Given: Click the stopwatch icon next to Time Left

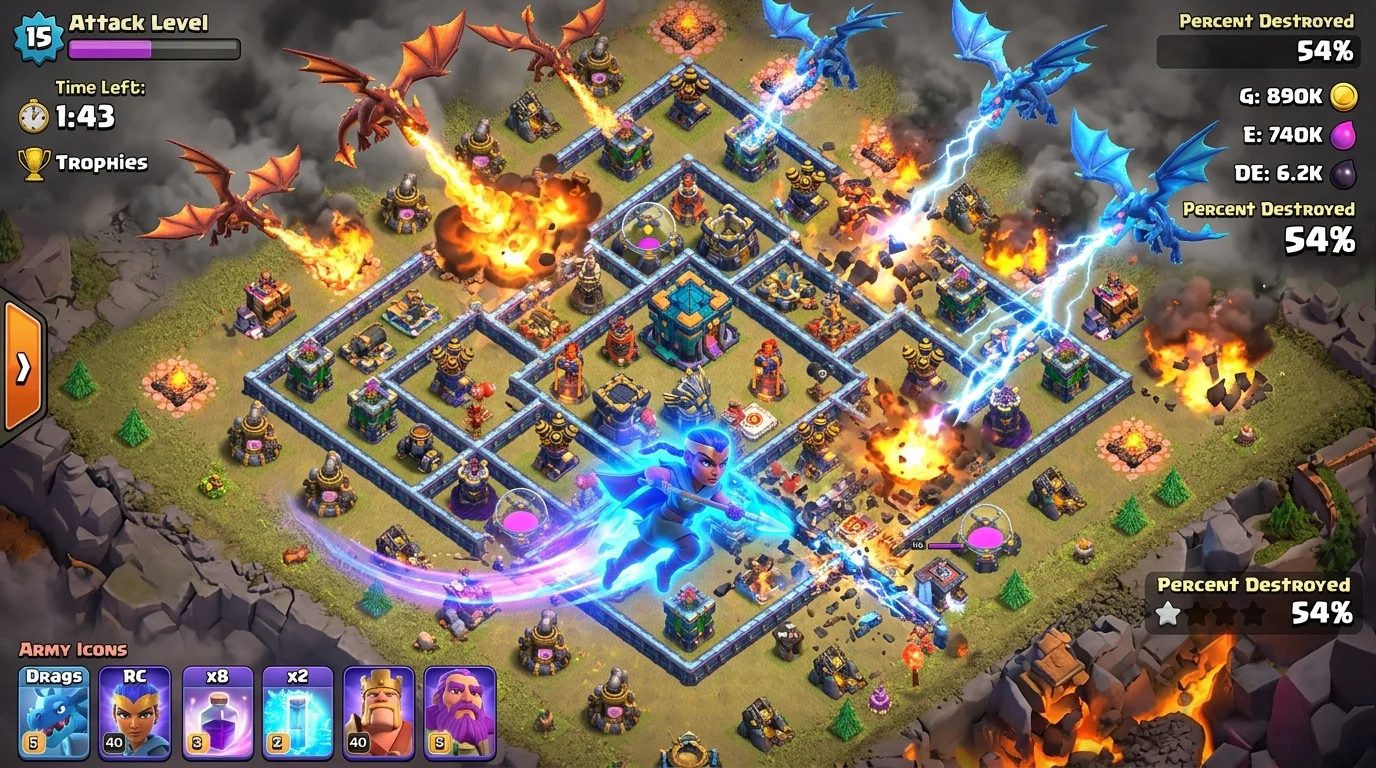Looking at the screenshot, I should coord(36,115).
